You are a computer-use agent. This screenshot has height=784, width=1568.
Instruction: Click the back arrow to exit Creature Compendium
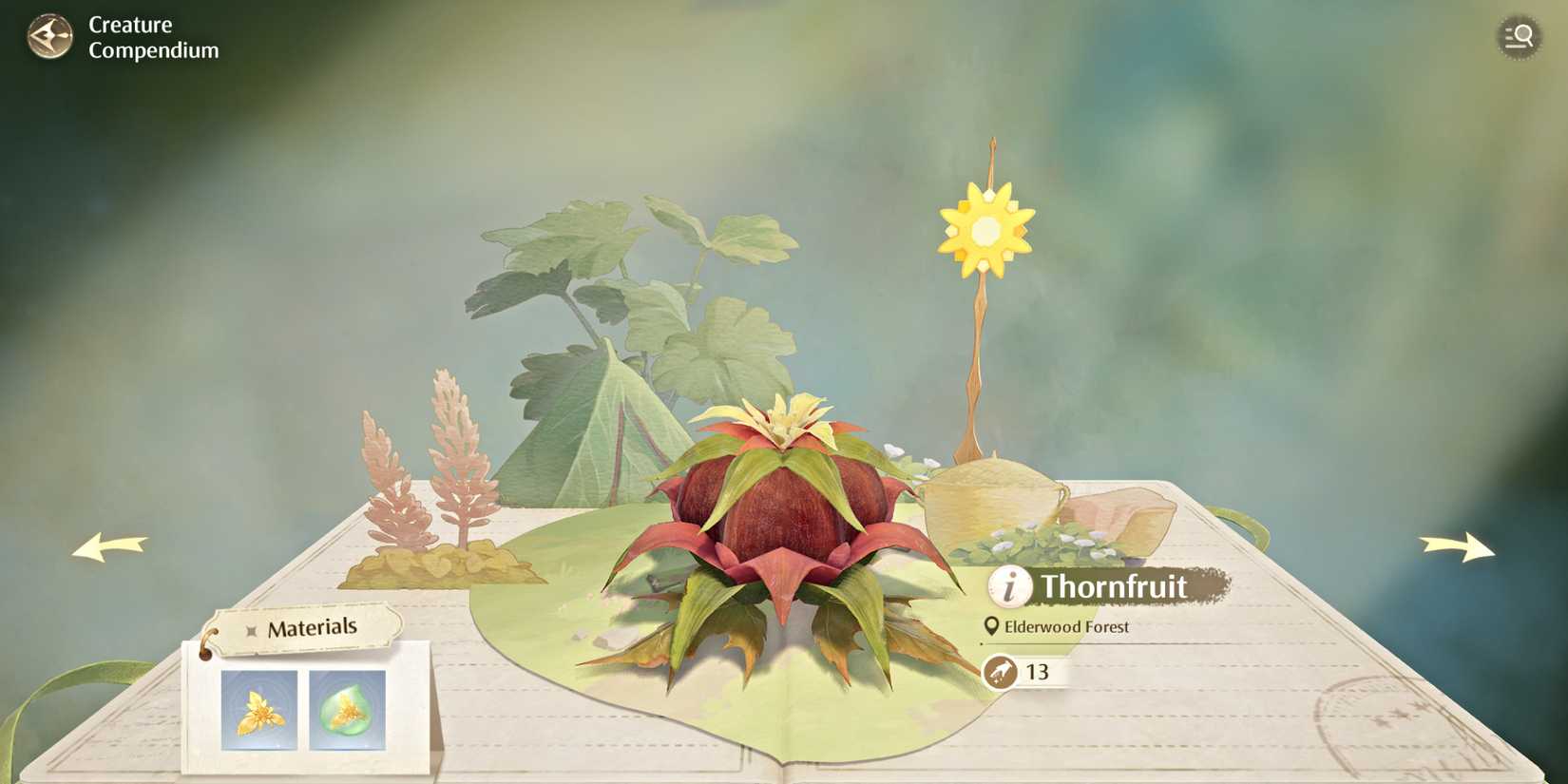[x=49, y=36]
